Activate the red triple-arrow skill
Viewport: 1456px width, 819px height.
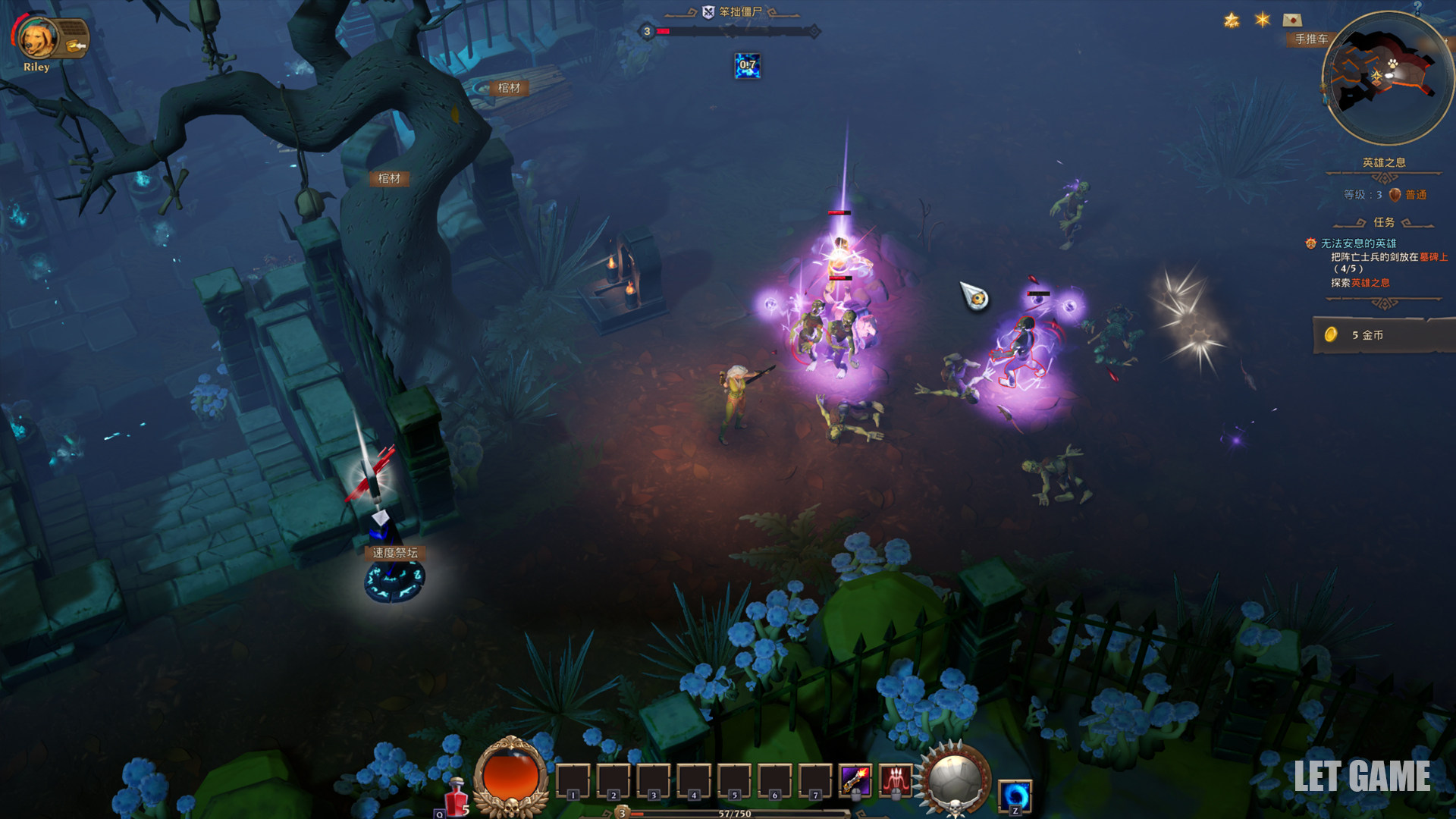click(895, 780)
